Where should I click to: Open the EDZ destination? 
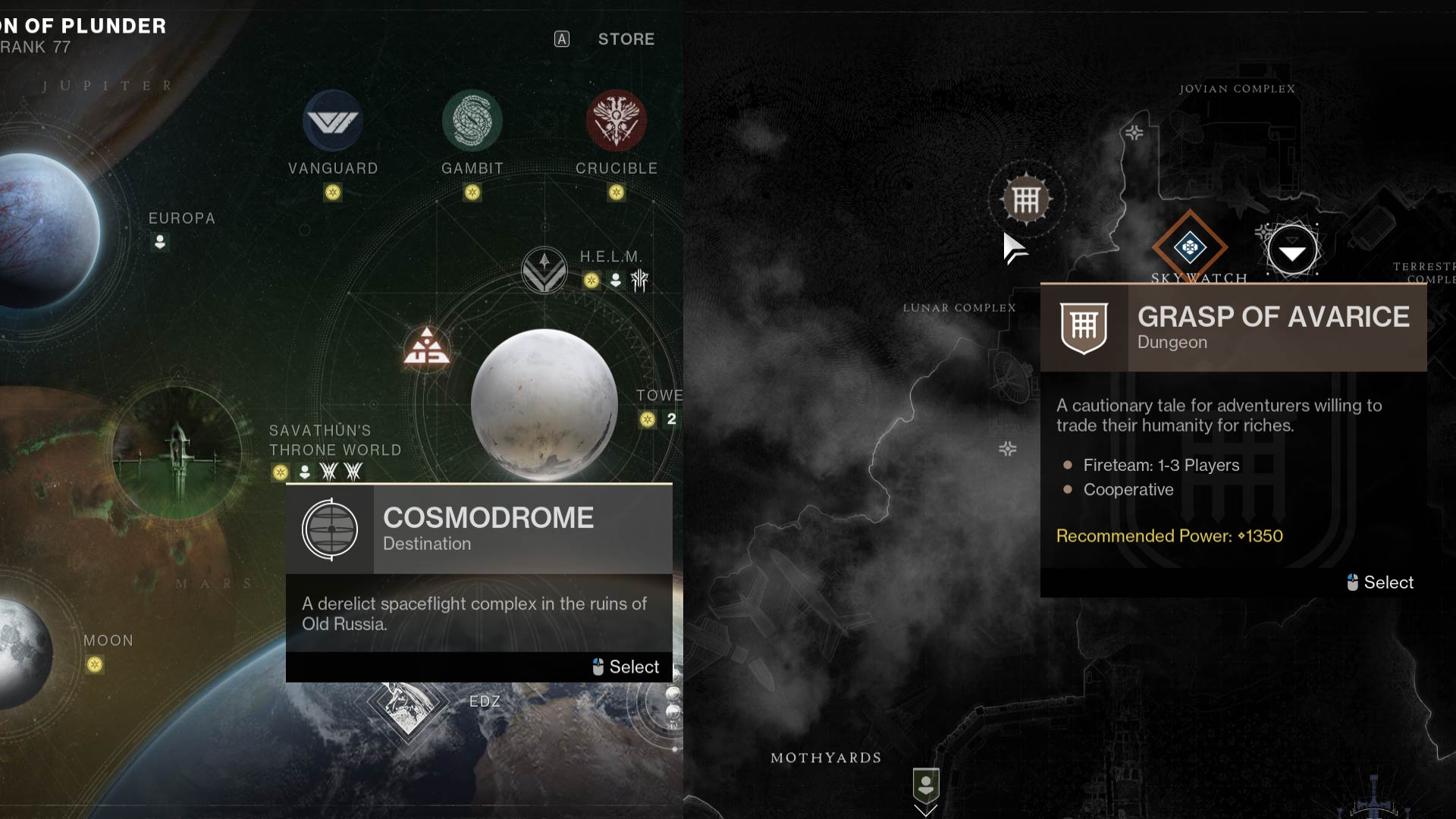[408, 704]
